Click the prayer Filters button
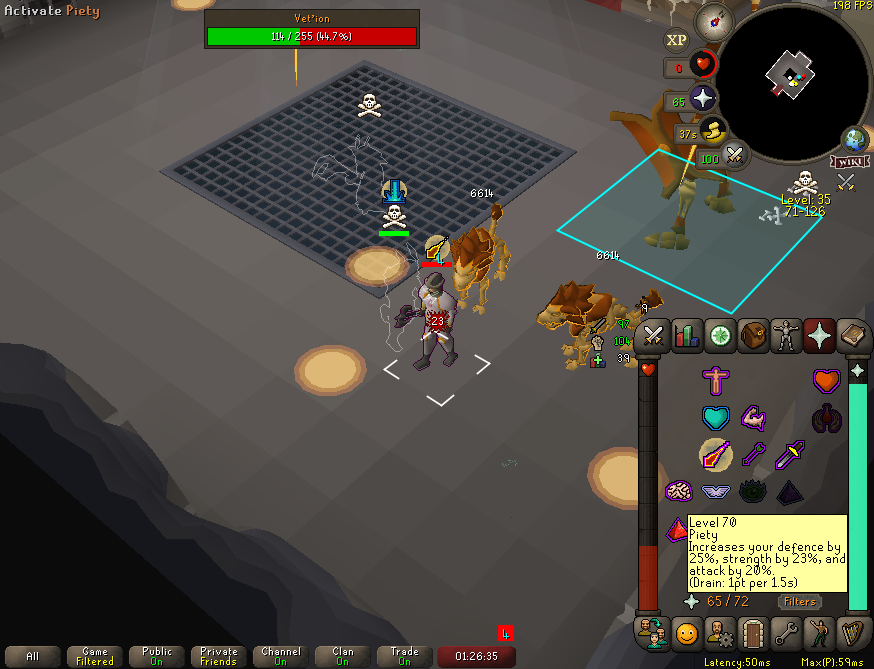The width and height of the screenshot is (874, 669). pos(800,601)
